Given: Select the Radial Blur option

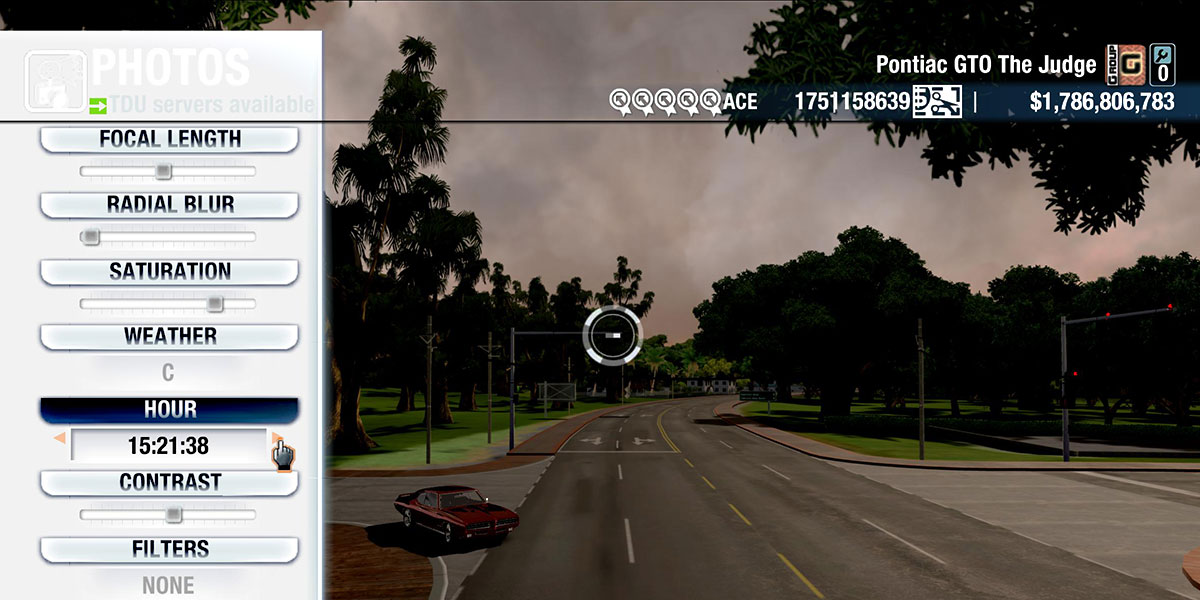Looking at the screenshot, I should [x=169, y=205].
